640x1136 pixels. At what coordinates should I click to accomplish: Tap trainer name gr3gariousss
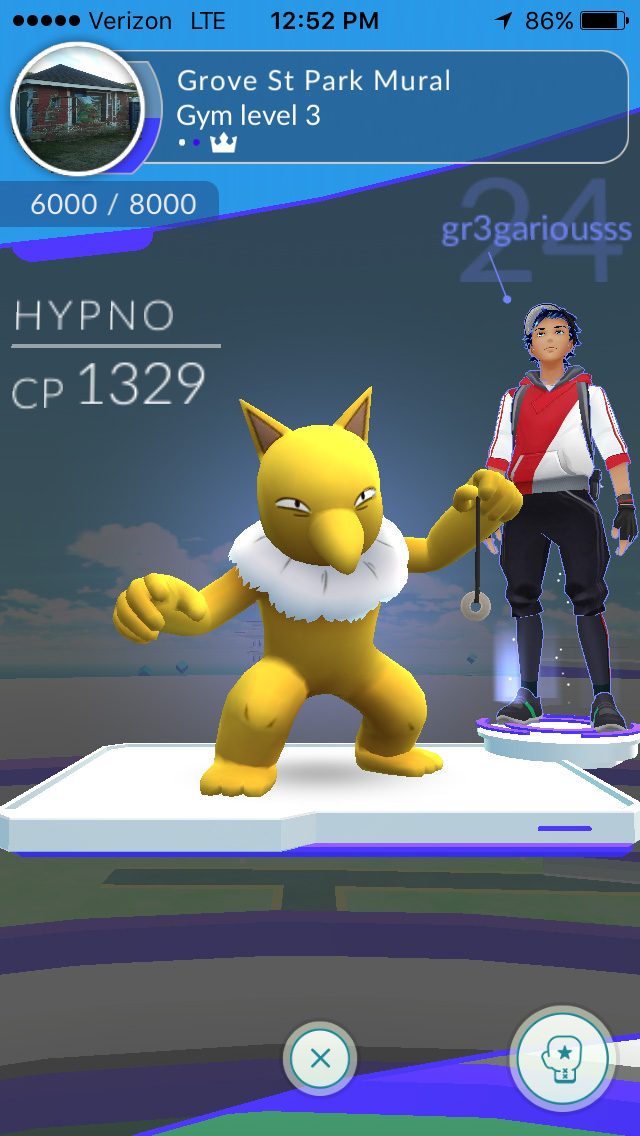pyautogui.click(x=537, y=229)
